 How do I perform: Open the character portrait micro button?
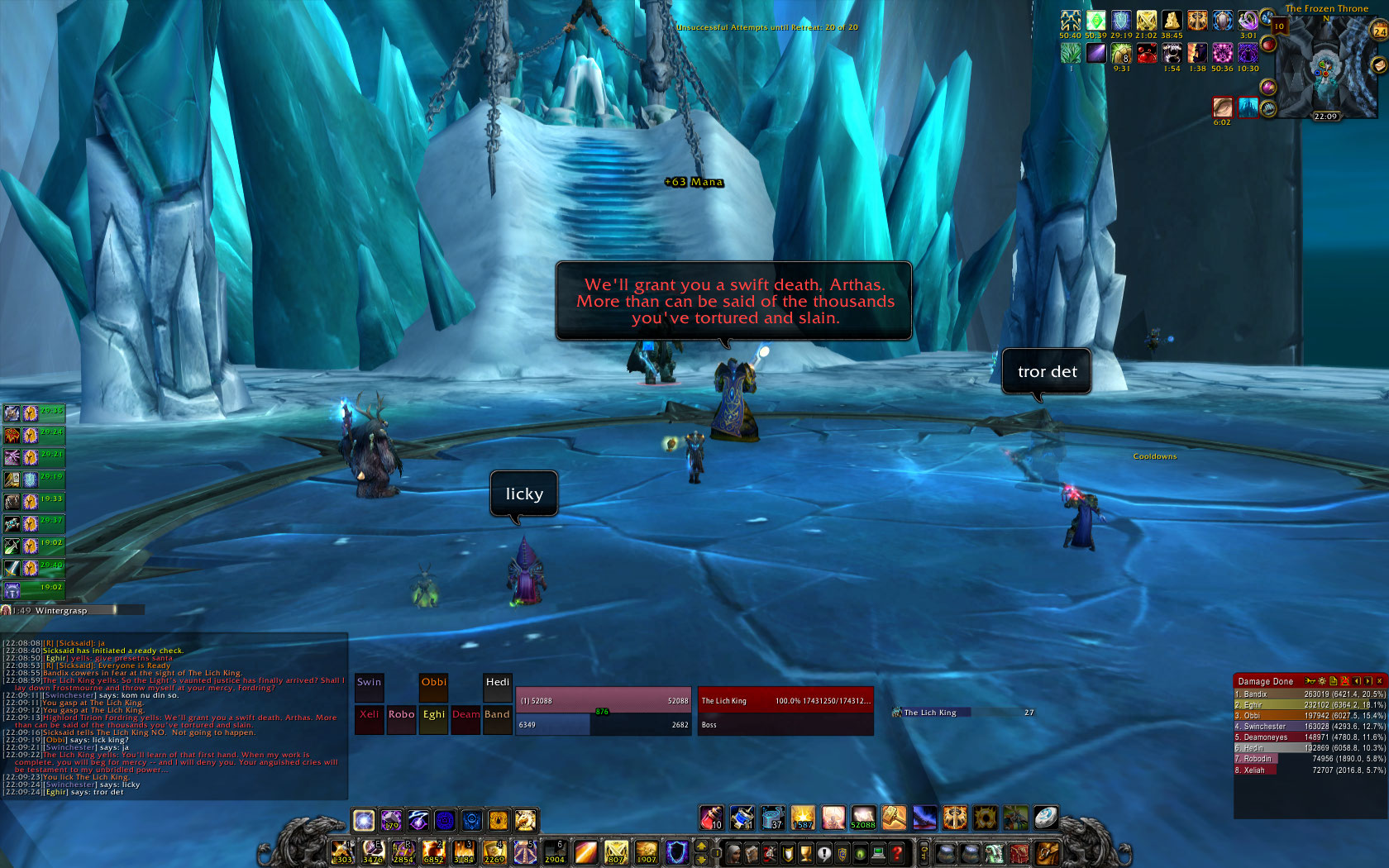(733, 853)
